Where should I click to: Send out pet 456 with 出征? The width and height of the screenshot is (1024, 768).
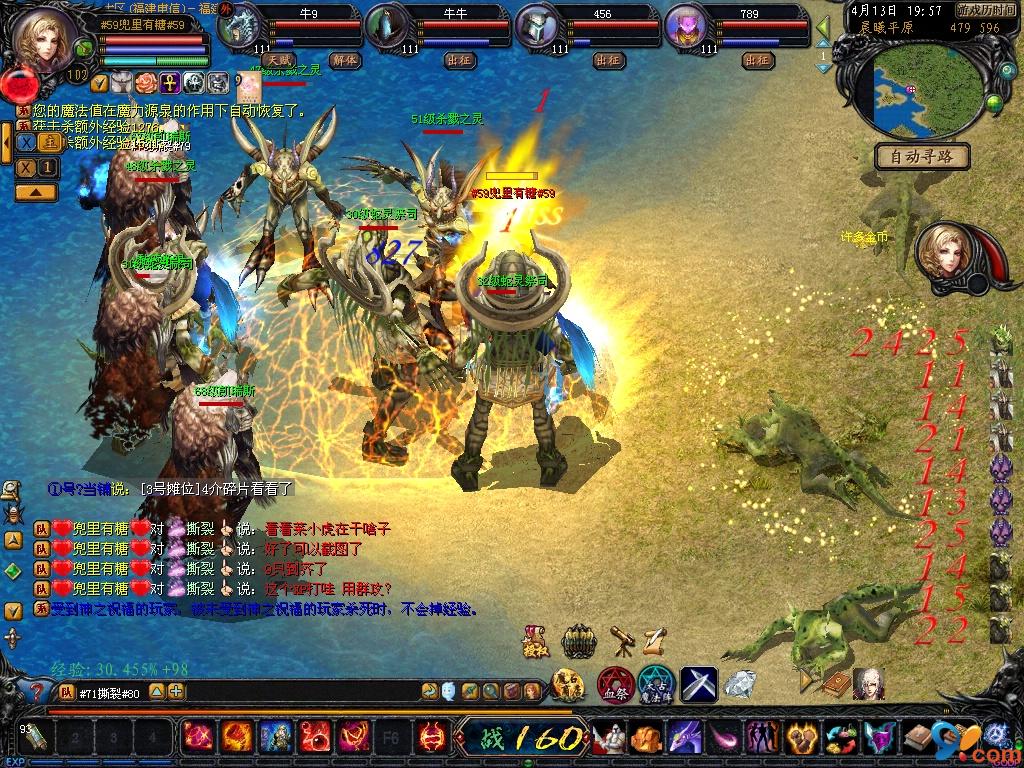608,60
